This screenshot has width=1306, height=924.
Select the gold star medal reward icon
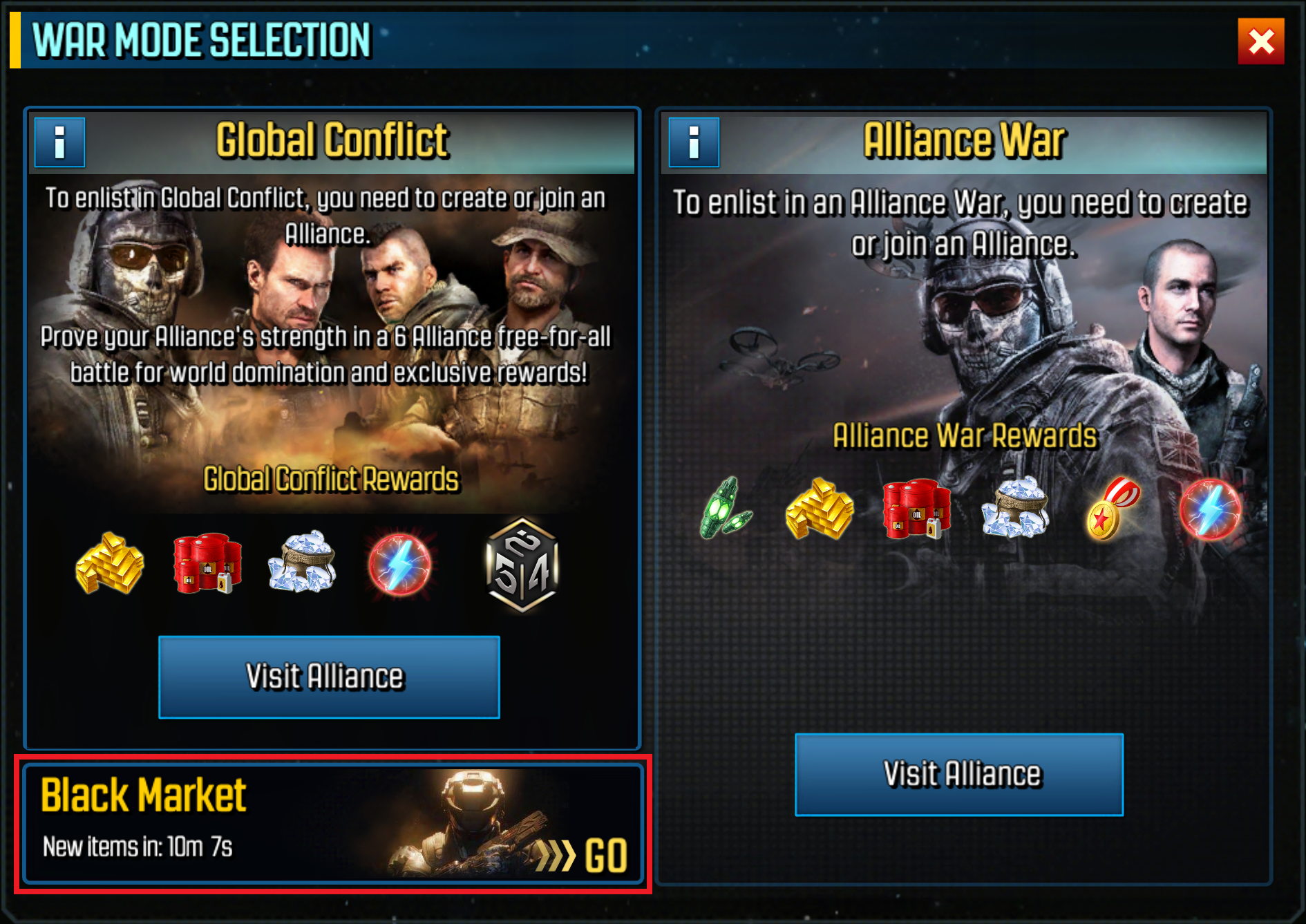[1112, 509]
